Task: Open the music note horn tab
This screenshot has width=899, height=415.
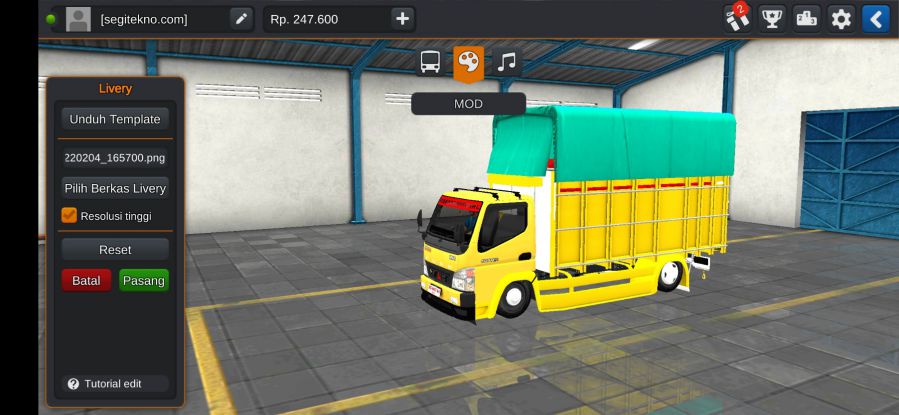Action: pos(507,62)
